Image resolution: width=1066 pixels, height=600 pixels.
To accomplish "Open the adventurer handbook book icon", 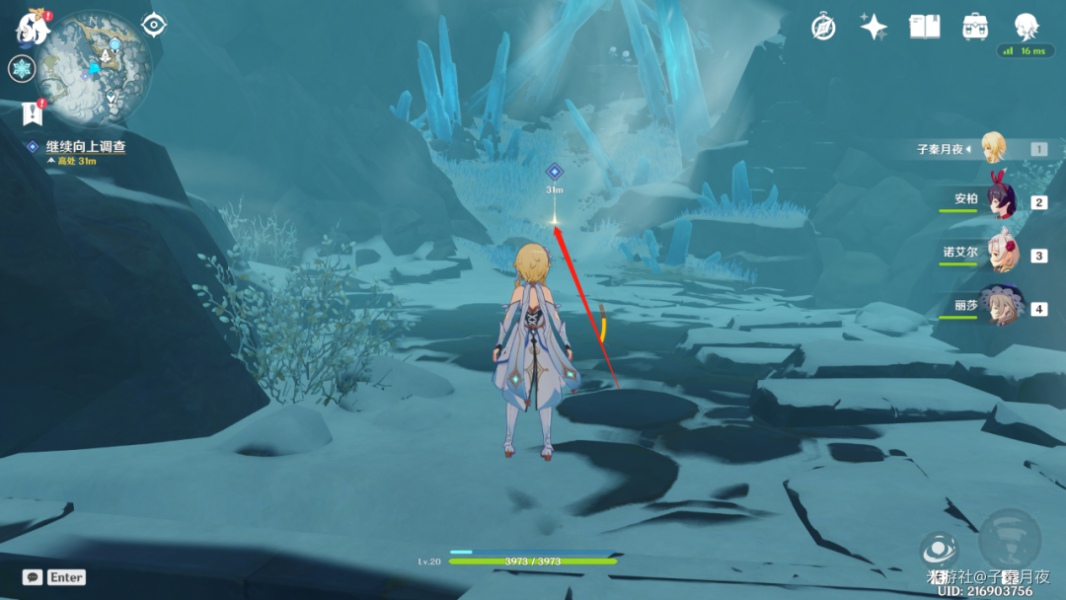I will point(924,27).
